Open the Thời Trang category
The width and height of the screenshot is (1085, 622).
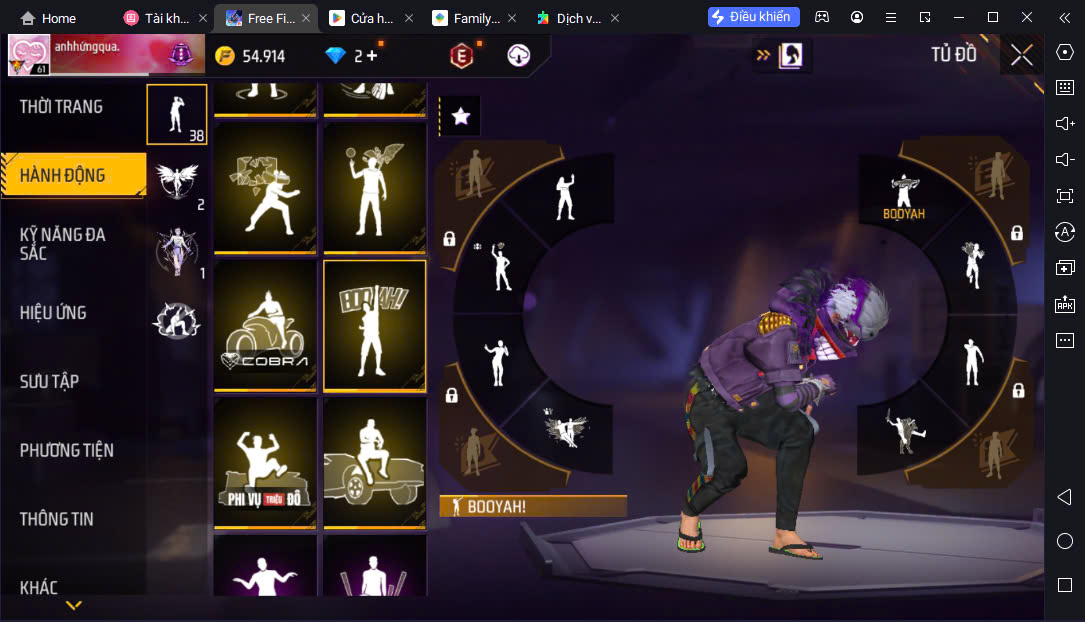point(61,107)
